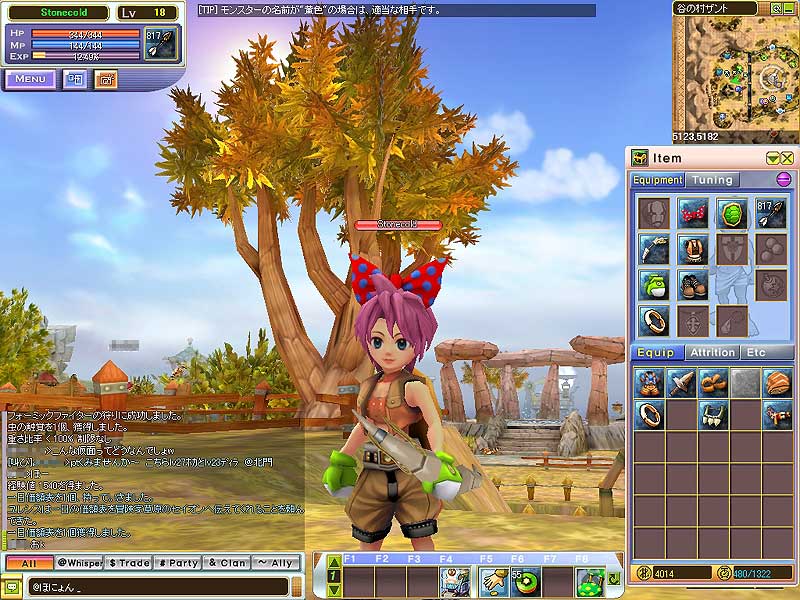The height and width of the screenshot is (600, 800).
Task: Focus the chat text input box
Action: [x=160, y=586]
